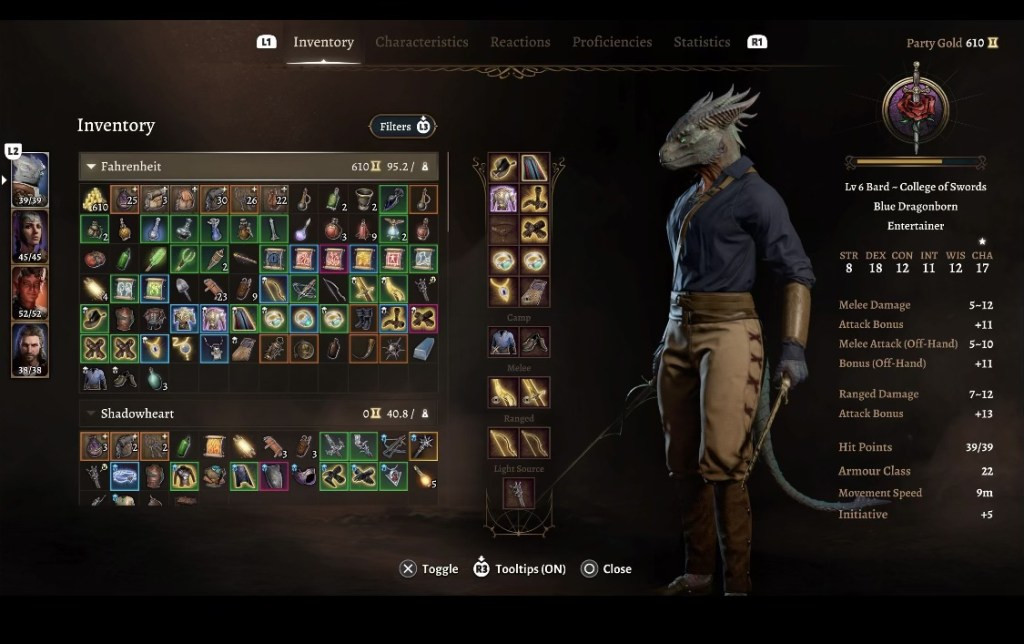Click the silver ingot in Fahrenheit's inventory
Screen dimensions: 1024x644
click(423, 349)
